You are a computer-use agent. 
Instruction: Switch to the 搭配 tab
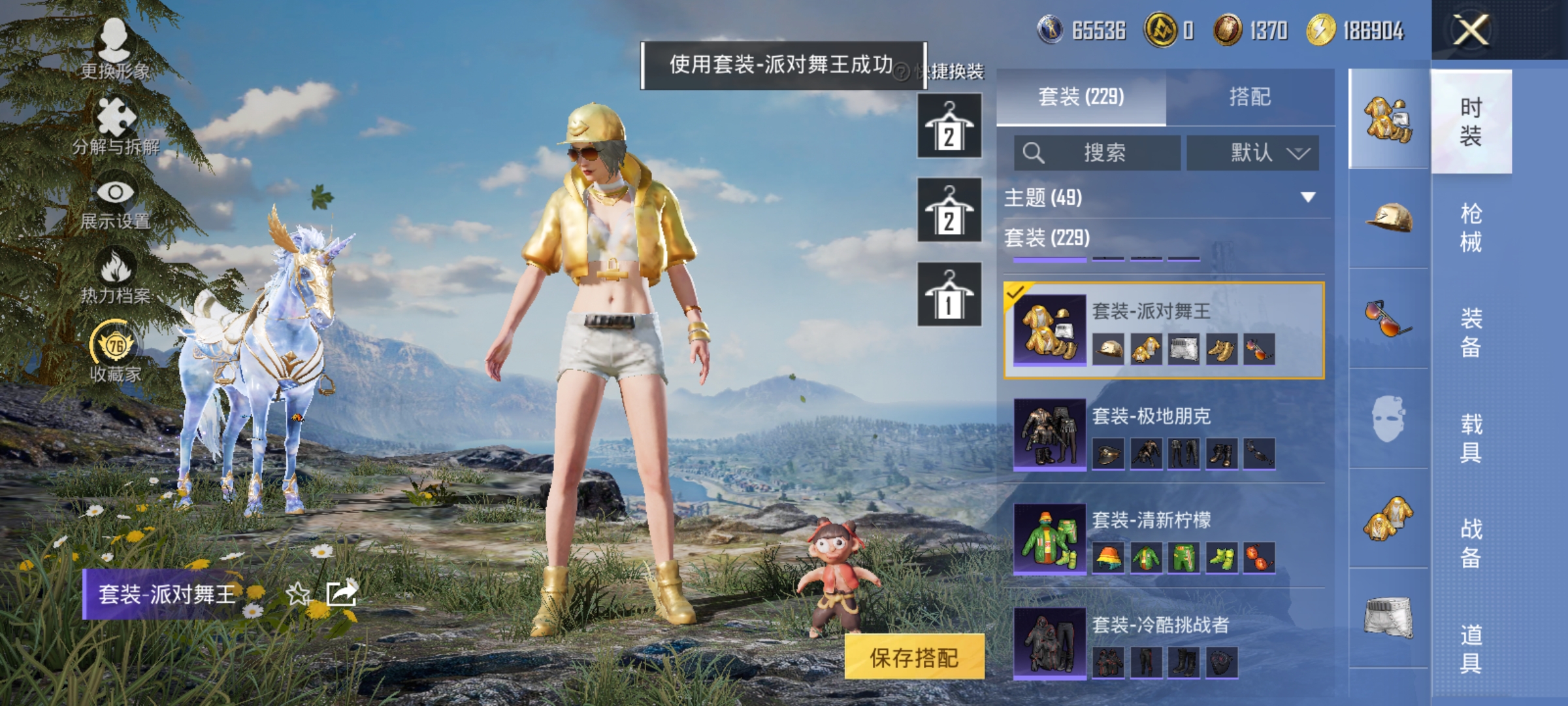[x=1252, y=96]
